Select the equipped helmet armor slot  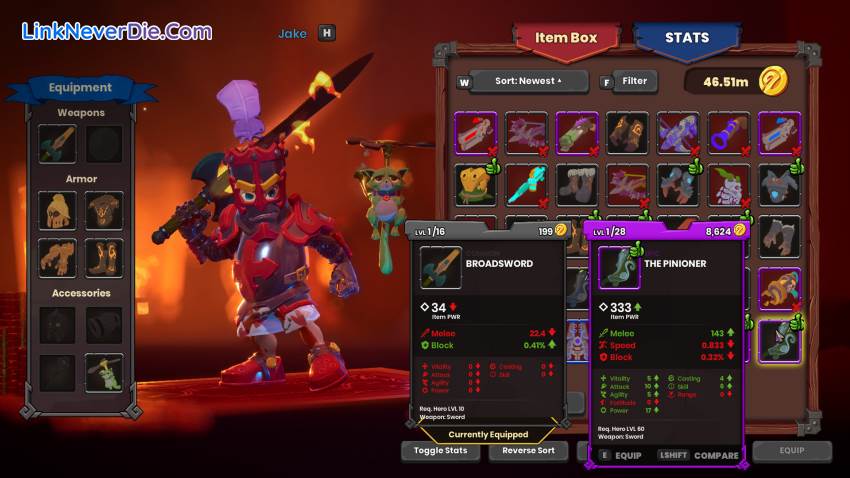pos(57,210)
